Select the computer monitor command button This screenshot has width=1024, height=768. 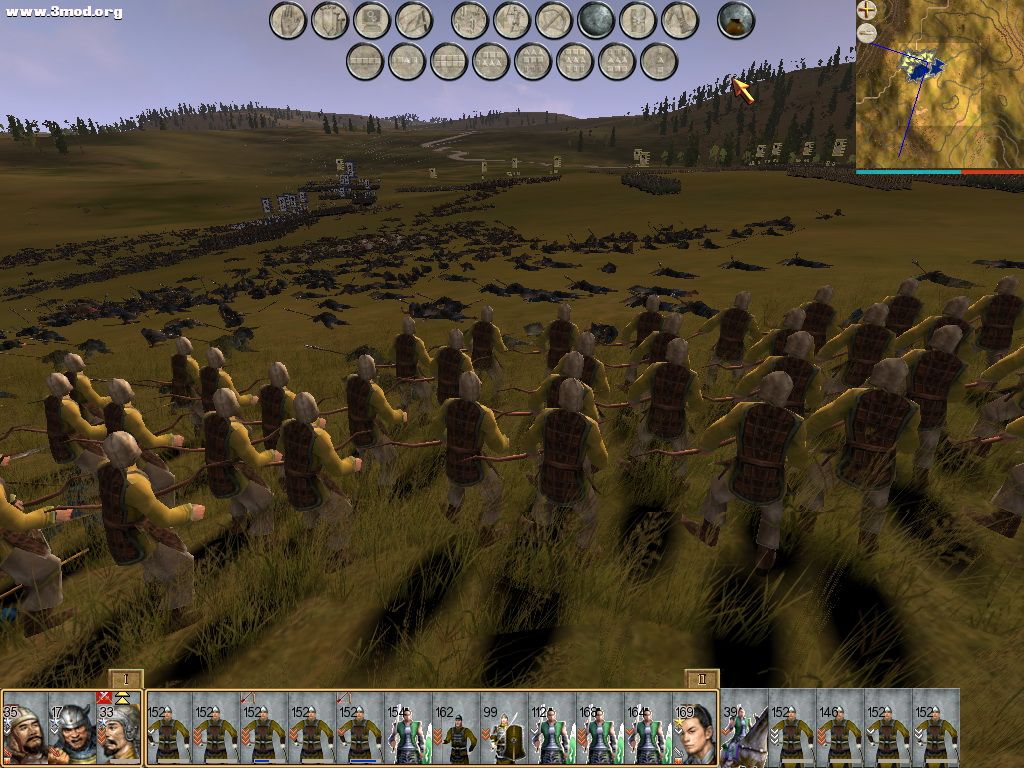click(x=372, y=20)
